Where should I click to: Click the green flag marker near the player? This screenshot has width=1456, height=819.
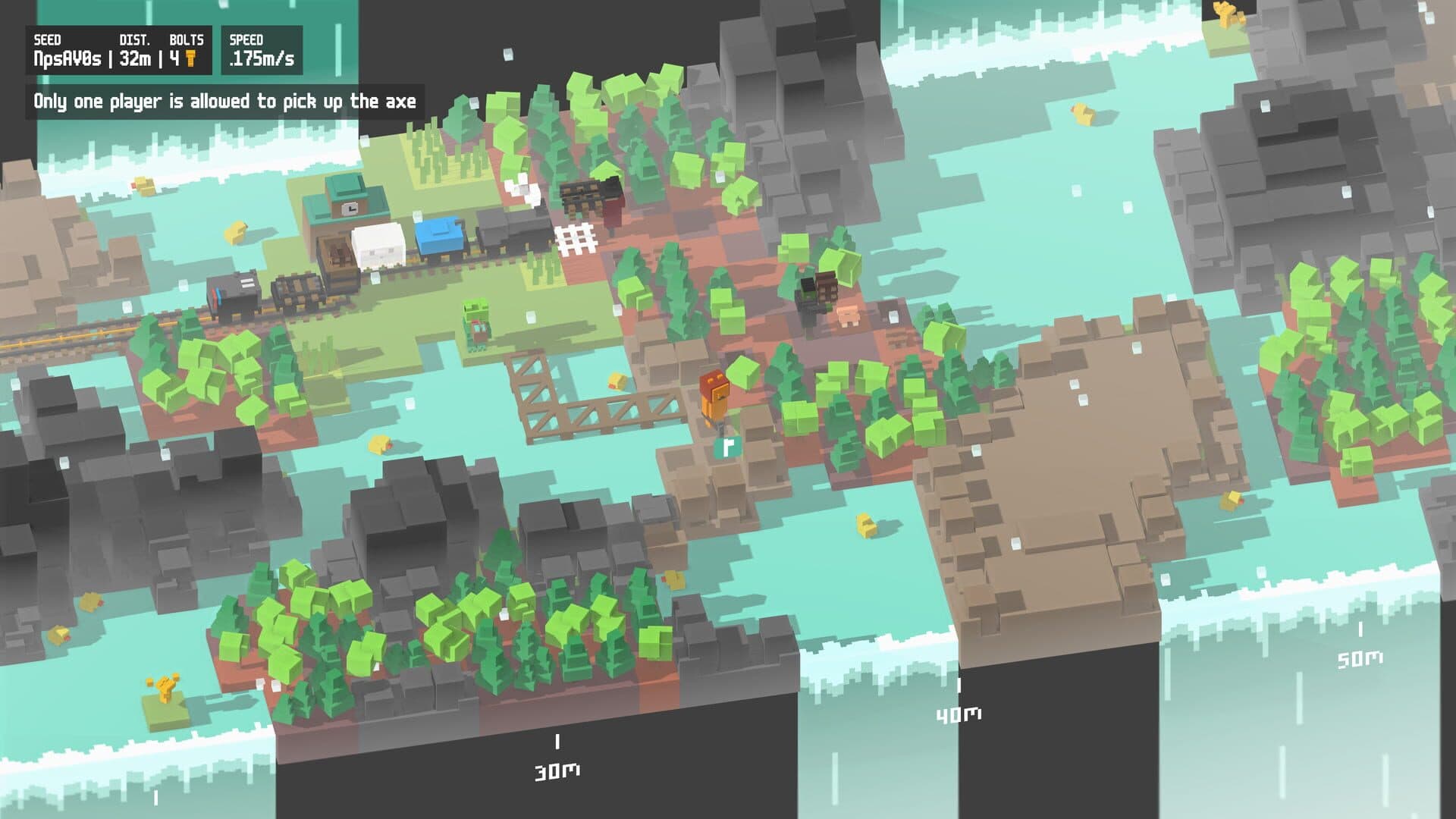(728, 446)
